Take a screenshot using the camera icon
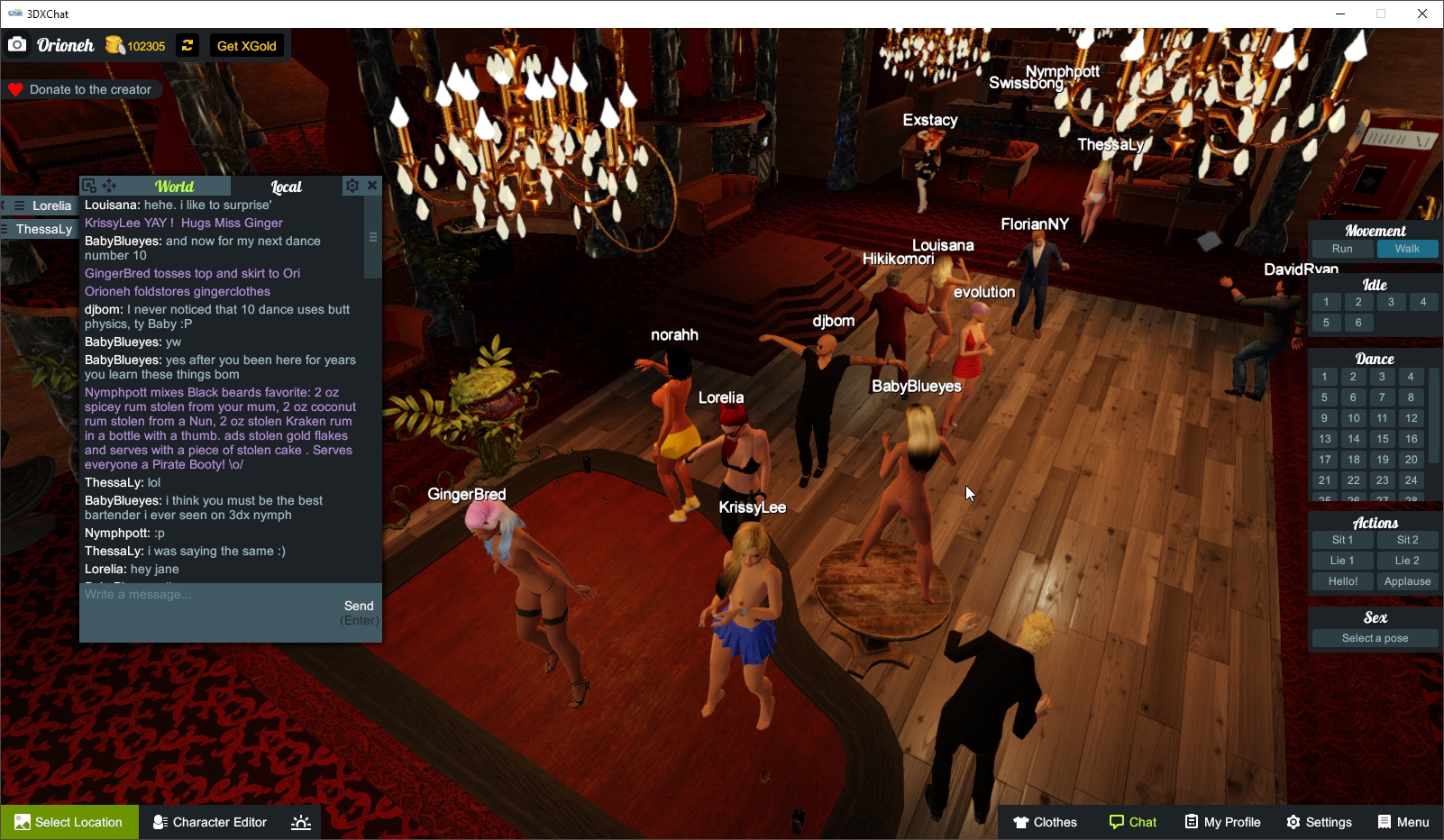This screenshot has height=840, width=1444. [x=17, y=44]
